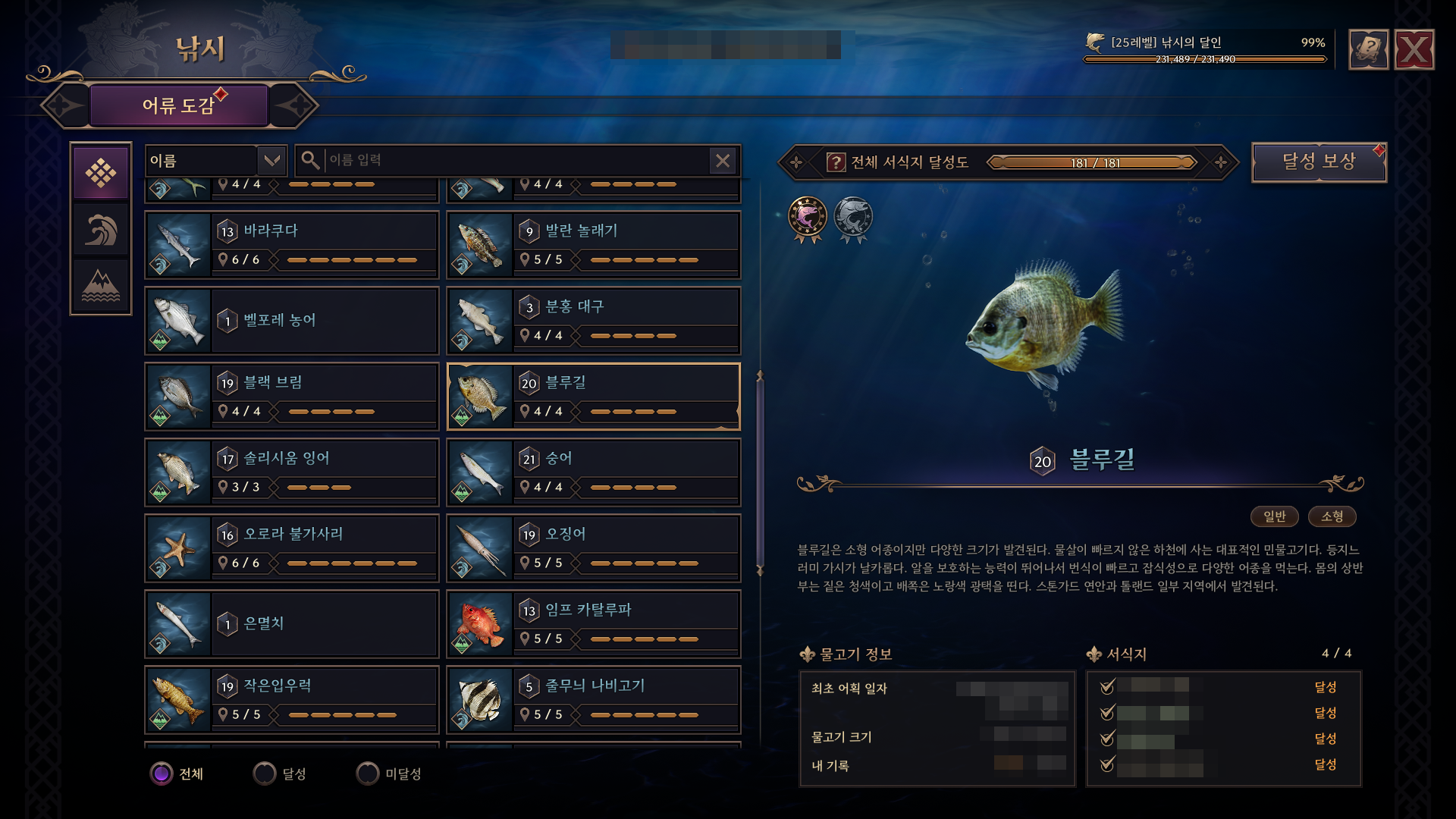Select the all-habitats diamond filter icon

[x=101, y=173]
